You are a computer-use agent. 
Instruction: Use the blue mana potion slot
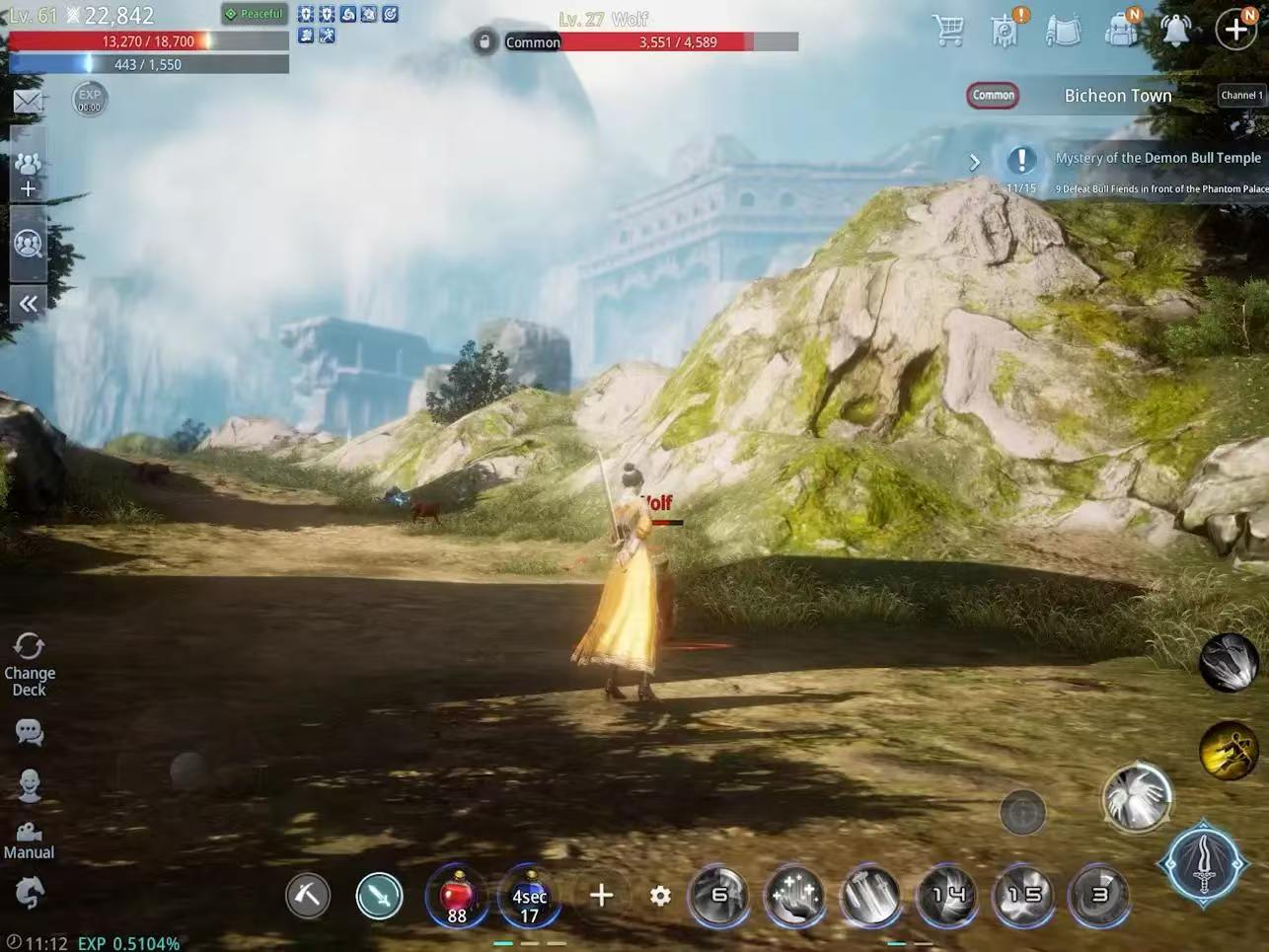click(530, 896)
